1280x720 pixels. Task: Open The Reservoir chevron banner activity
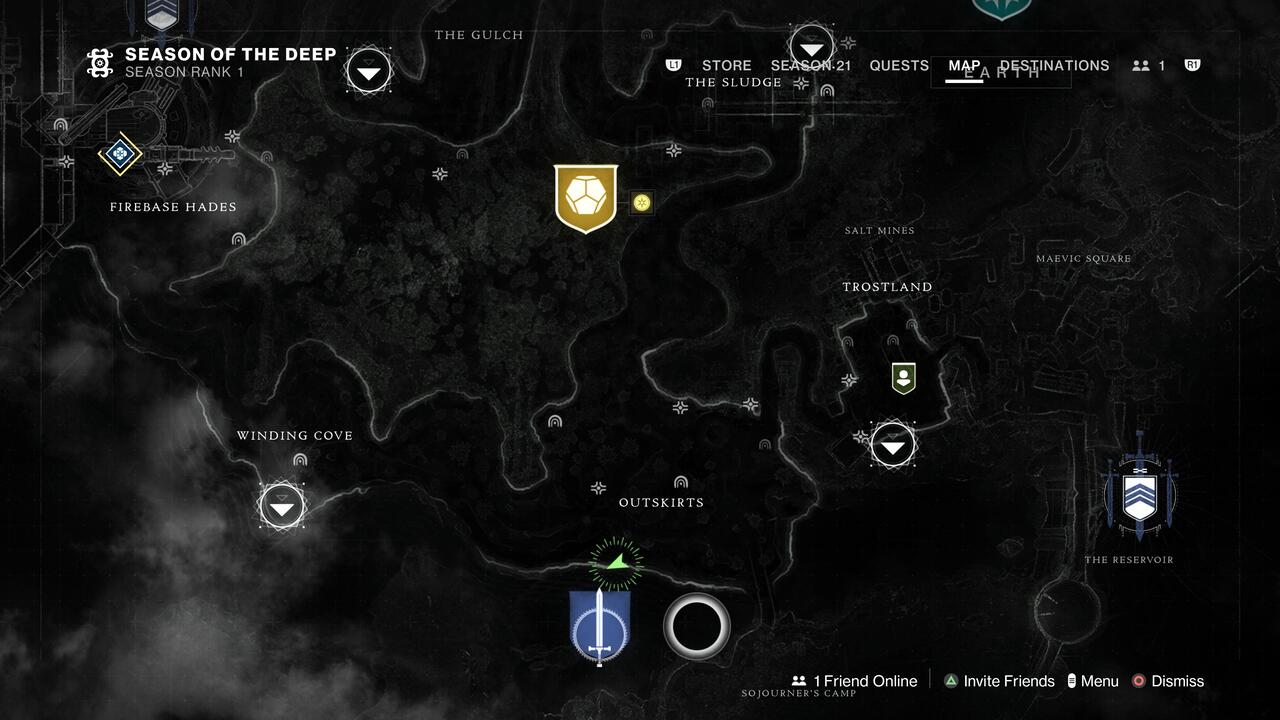[x=1139, y=493]
